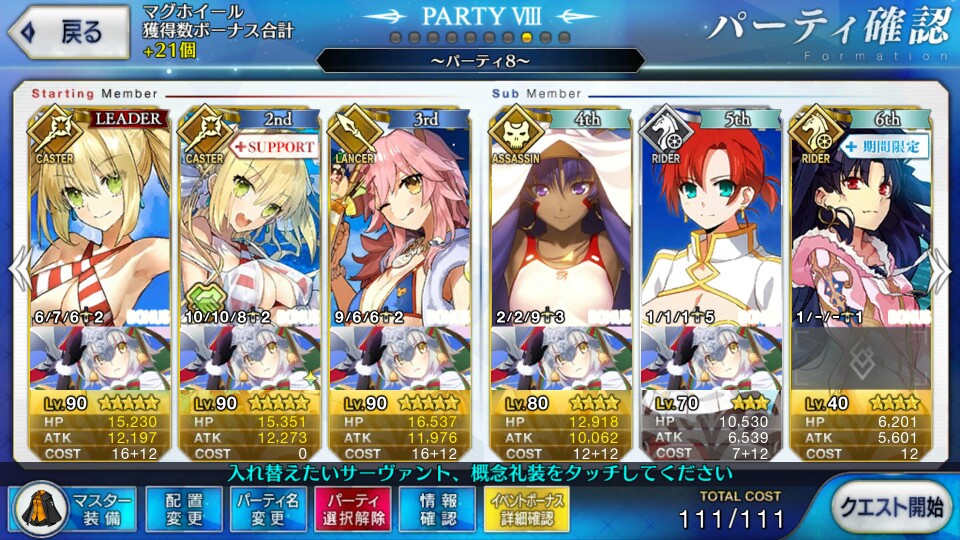Clear the party with パーティ選択解除

(x=353, y=509)
